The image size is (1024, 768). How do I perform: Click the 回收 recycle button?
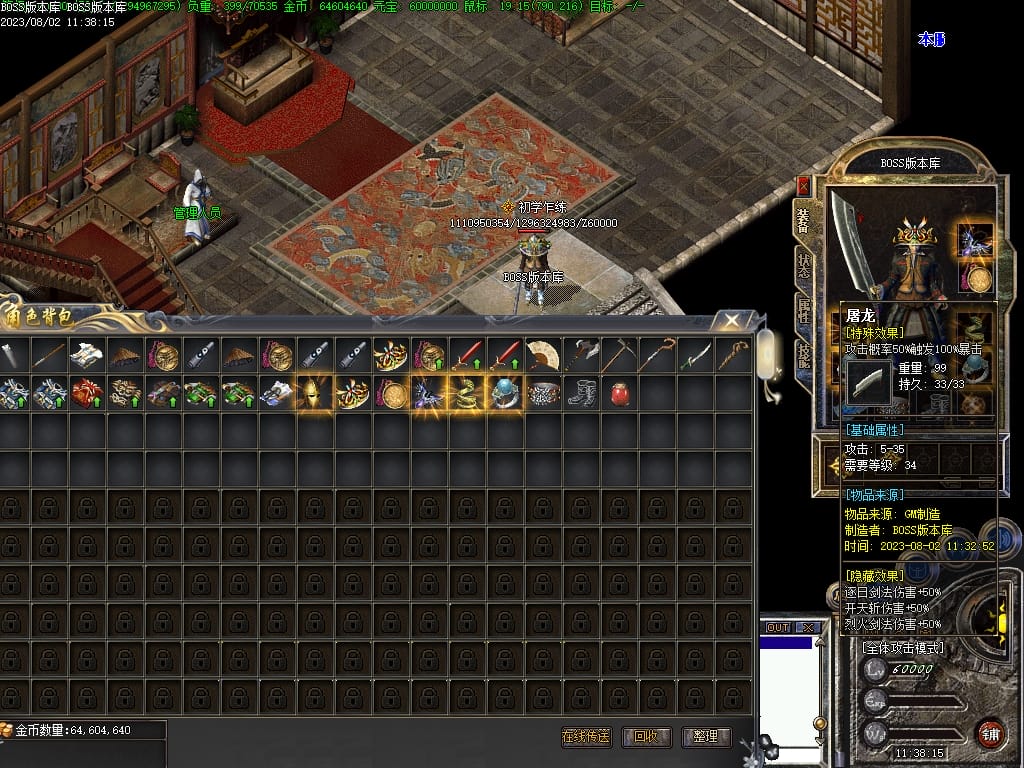[646, 737]
